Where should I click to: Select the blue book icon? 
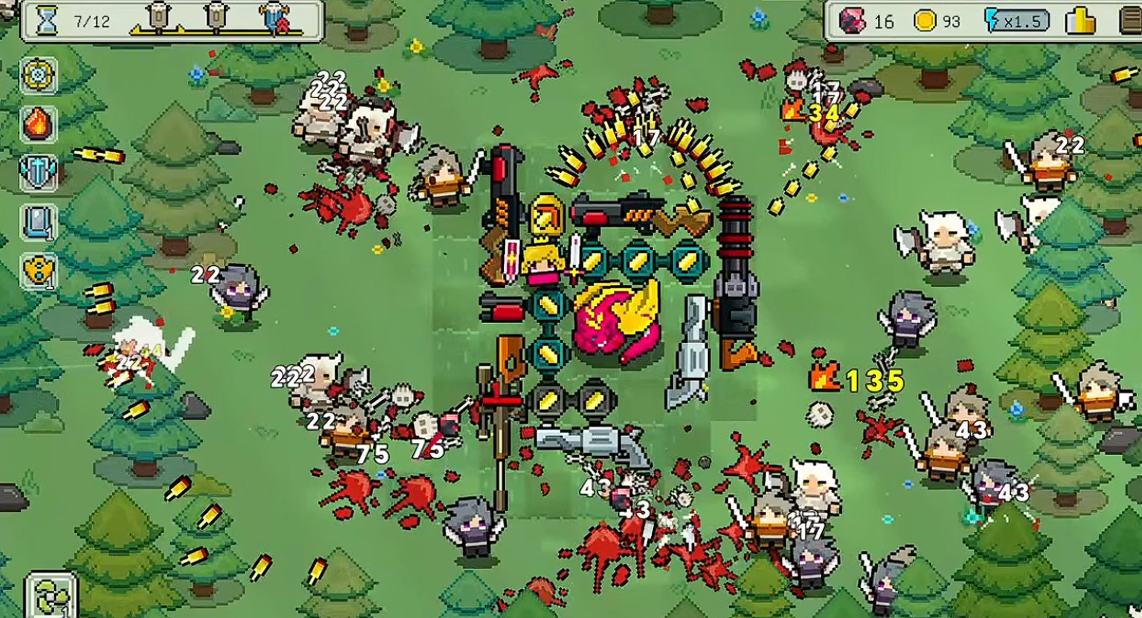click(39, 221)
